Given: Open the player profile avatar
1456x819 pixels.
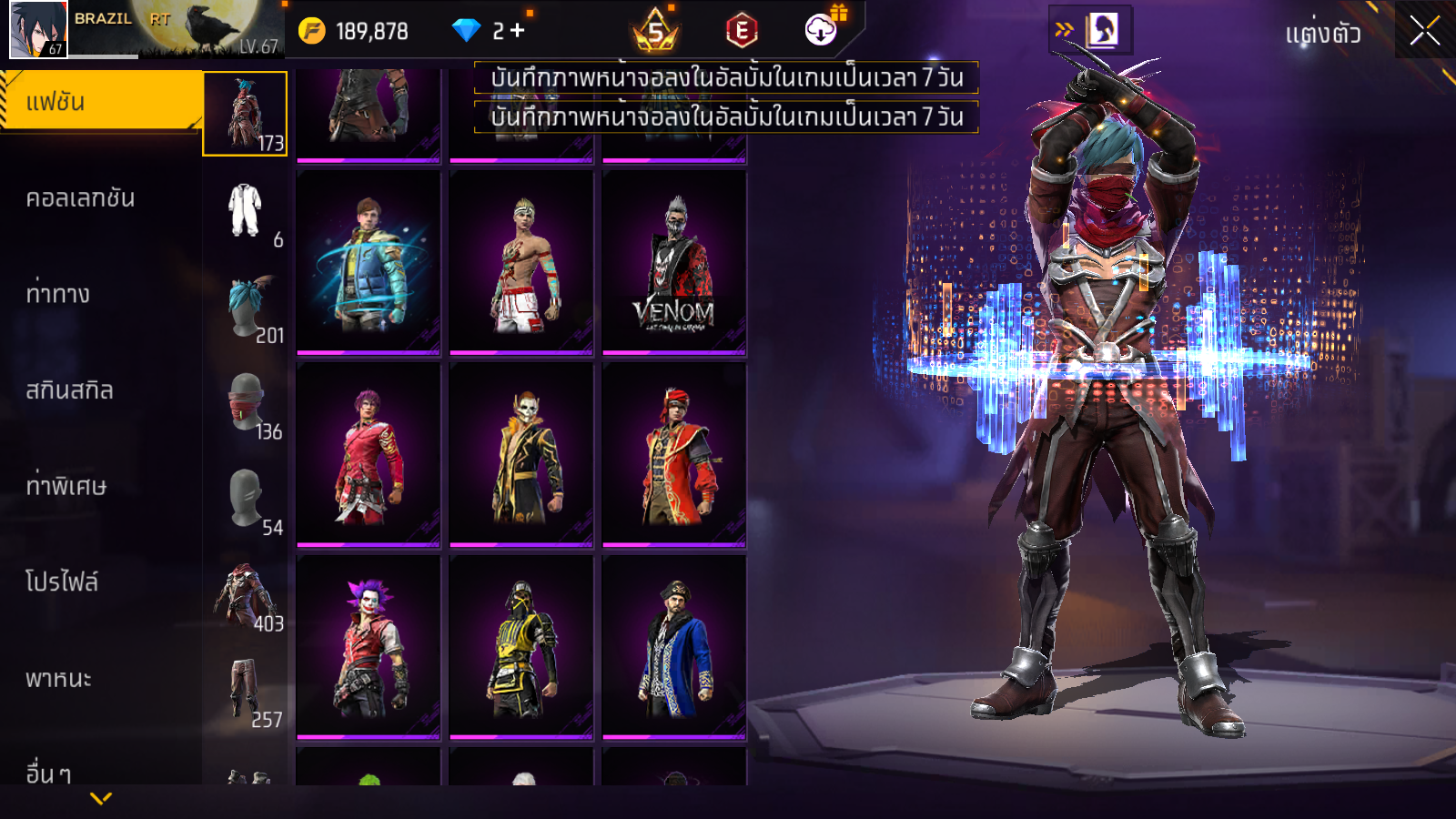Looking at the screenshot, I should click(37, 29).
